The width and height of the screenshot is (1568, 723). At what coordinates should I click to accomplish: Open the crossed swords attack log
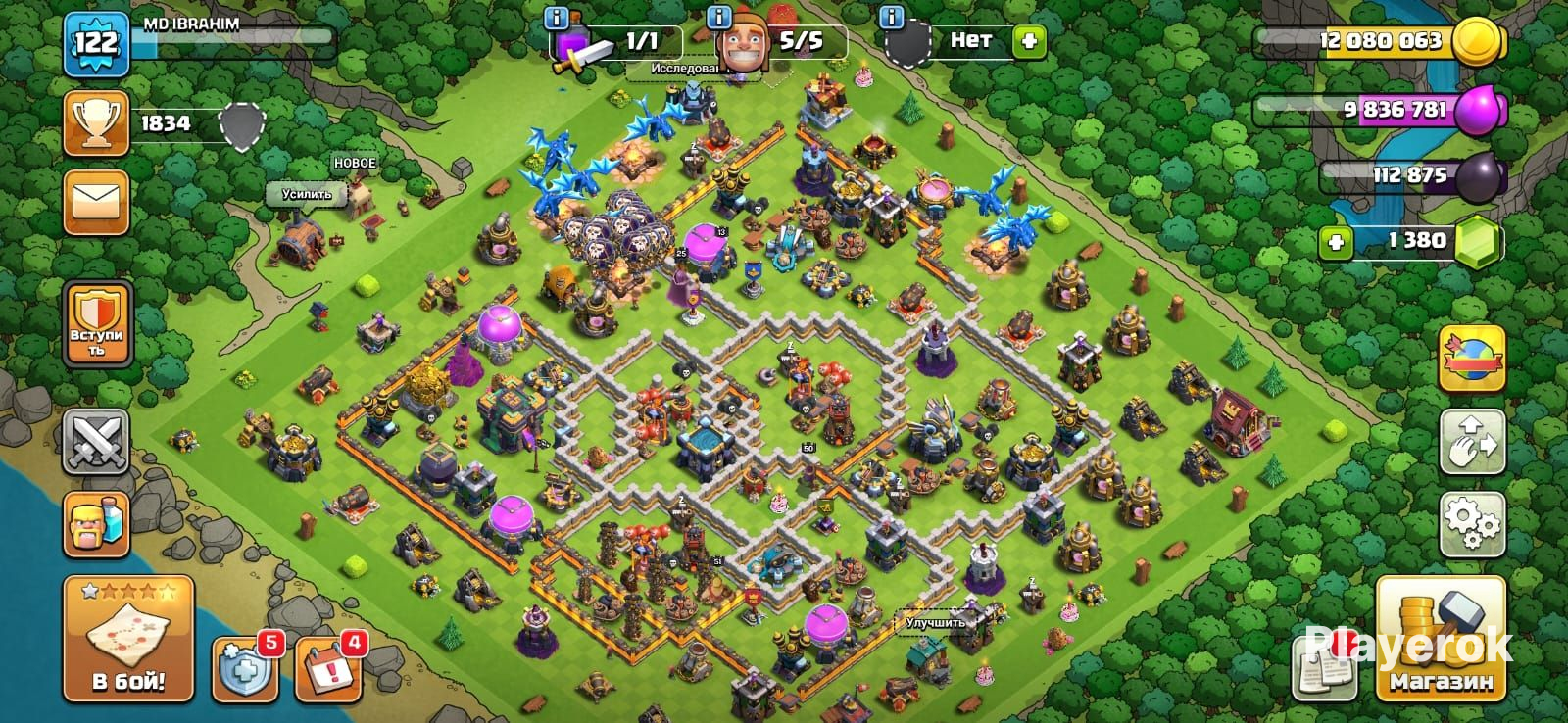pos(96,442)
